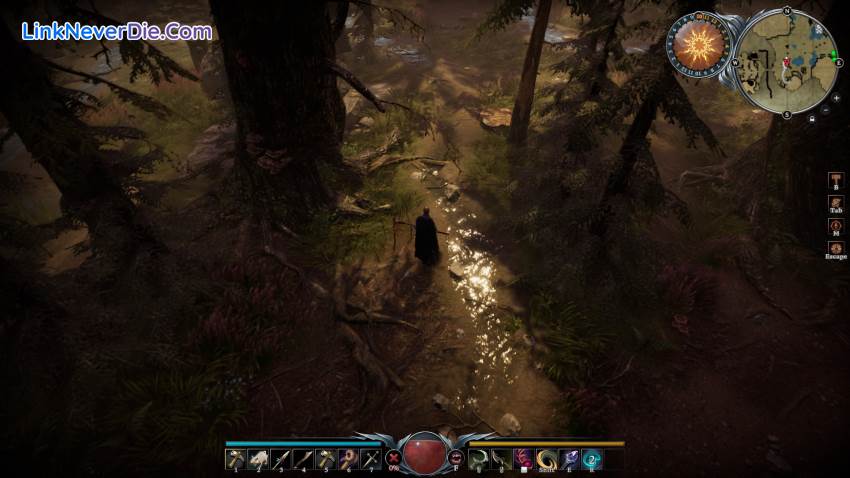Open the game menu icon labeled Escape

click(x=835, y=248)
